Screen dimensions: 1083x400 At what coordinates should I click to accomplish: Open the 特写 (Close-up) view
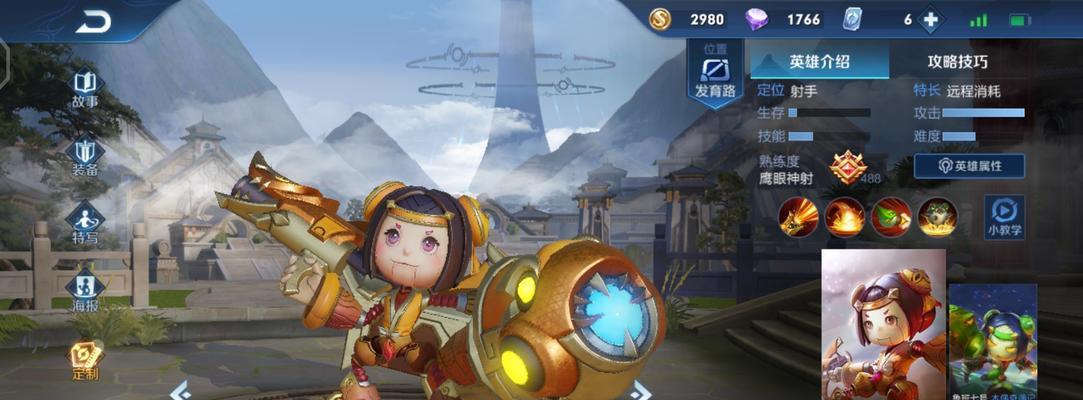coord(85,224)
